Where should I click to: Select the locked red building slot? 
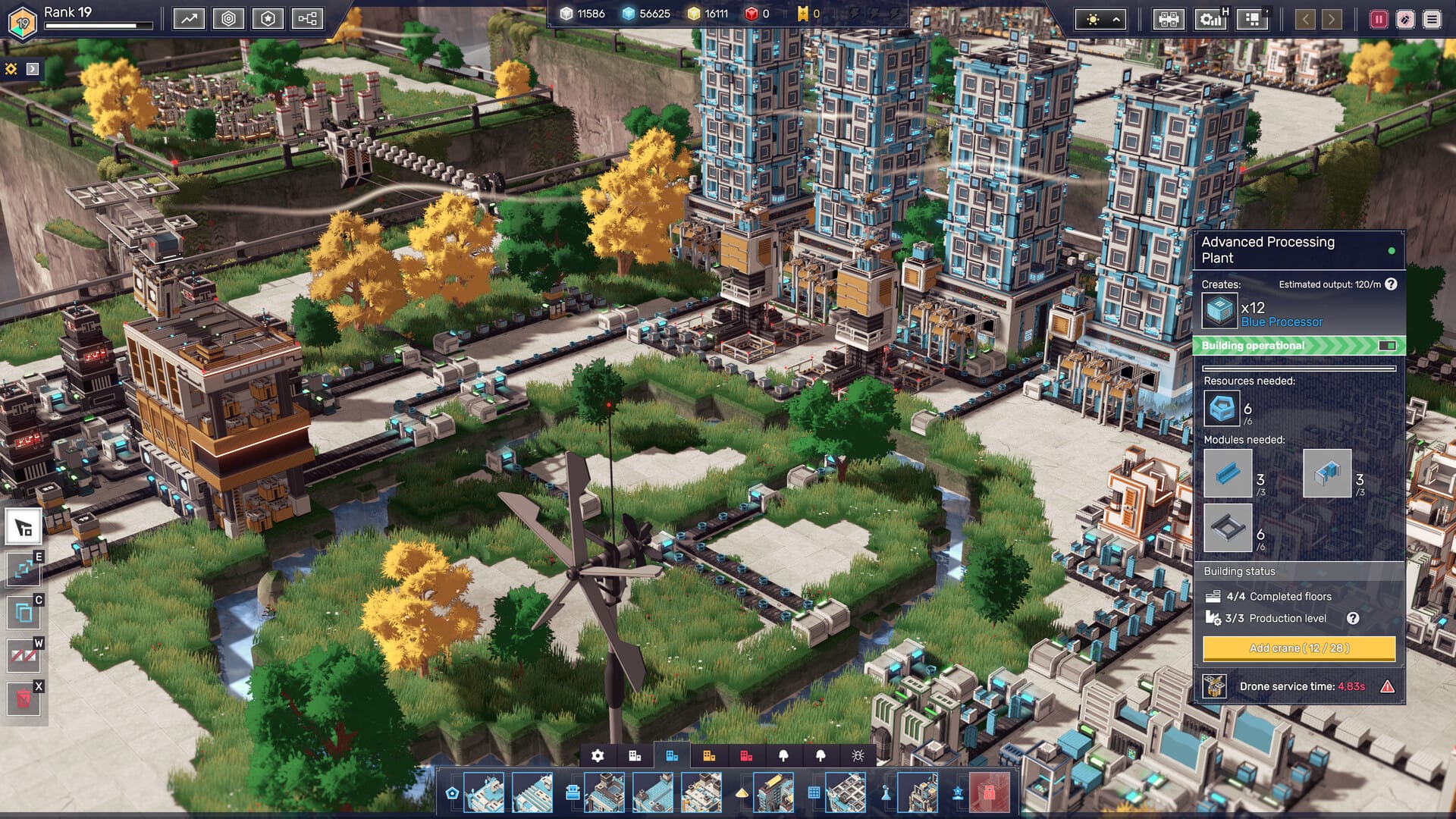(989, 793)
